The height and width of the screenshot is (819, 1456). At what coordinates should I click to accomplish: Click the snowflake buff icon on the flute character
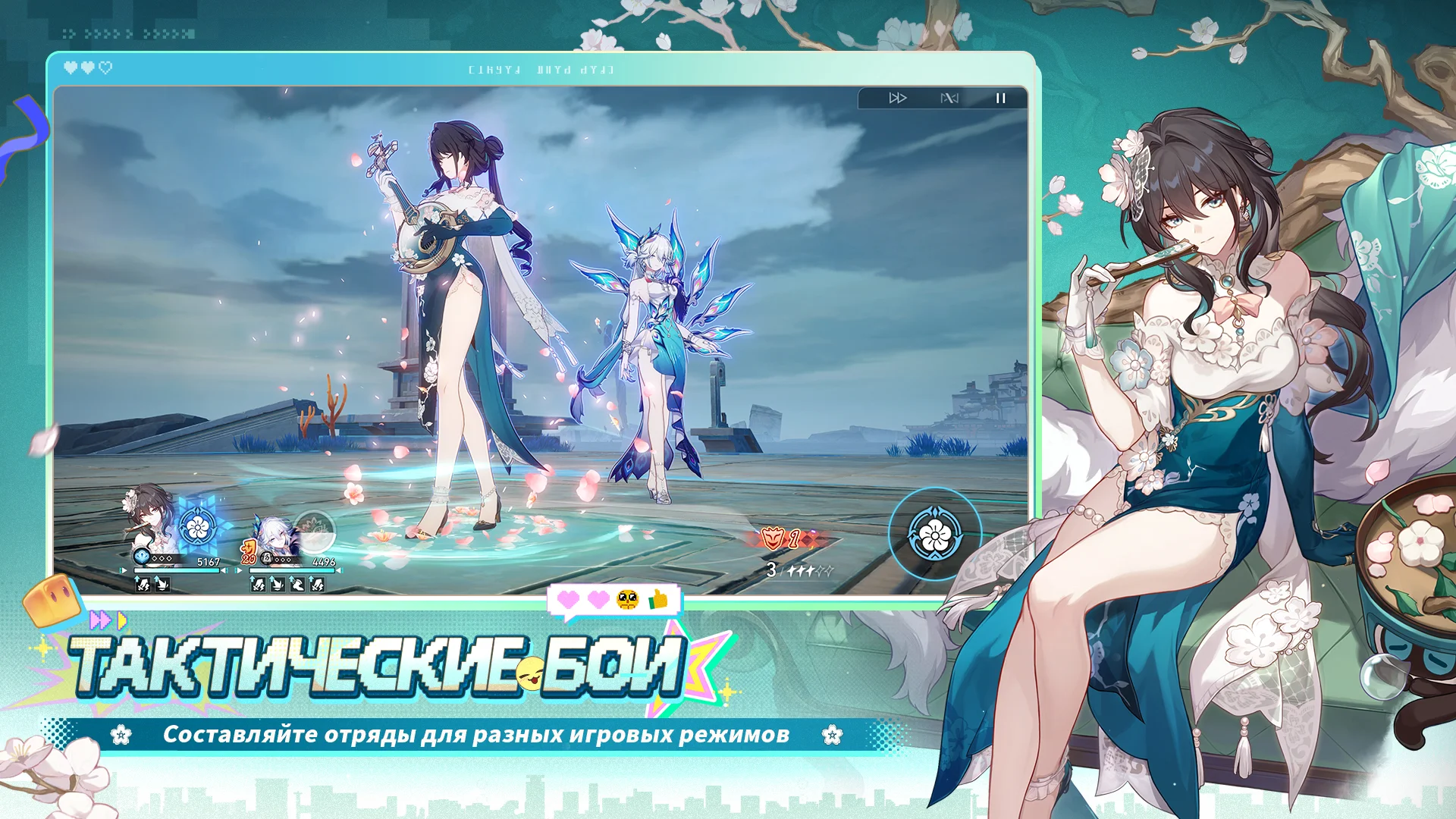click(196, 526)
